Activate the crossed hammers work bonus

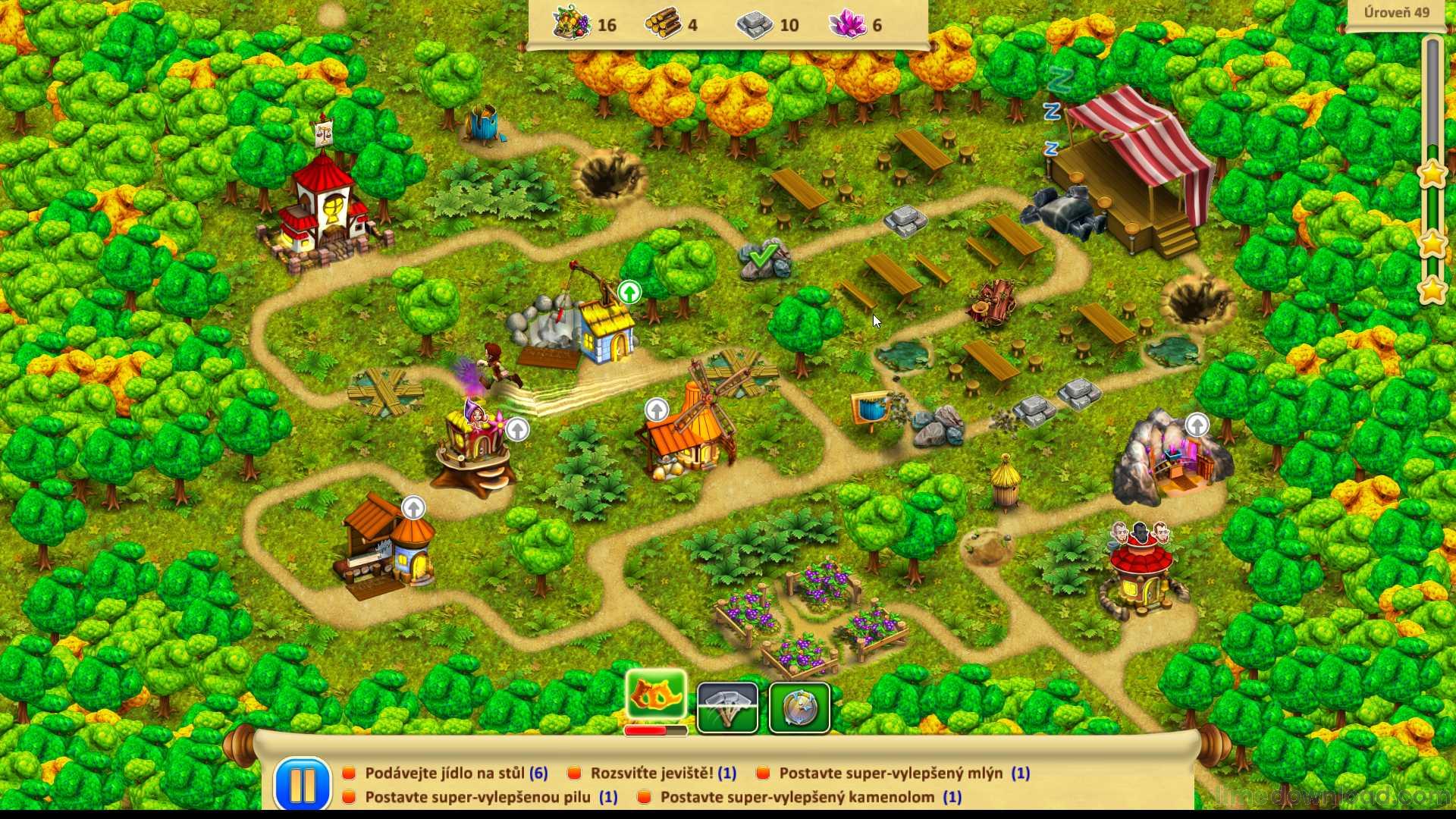727,708
